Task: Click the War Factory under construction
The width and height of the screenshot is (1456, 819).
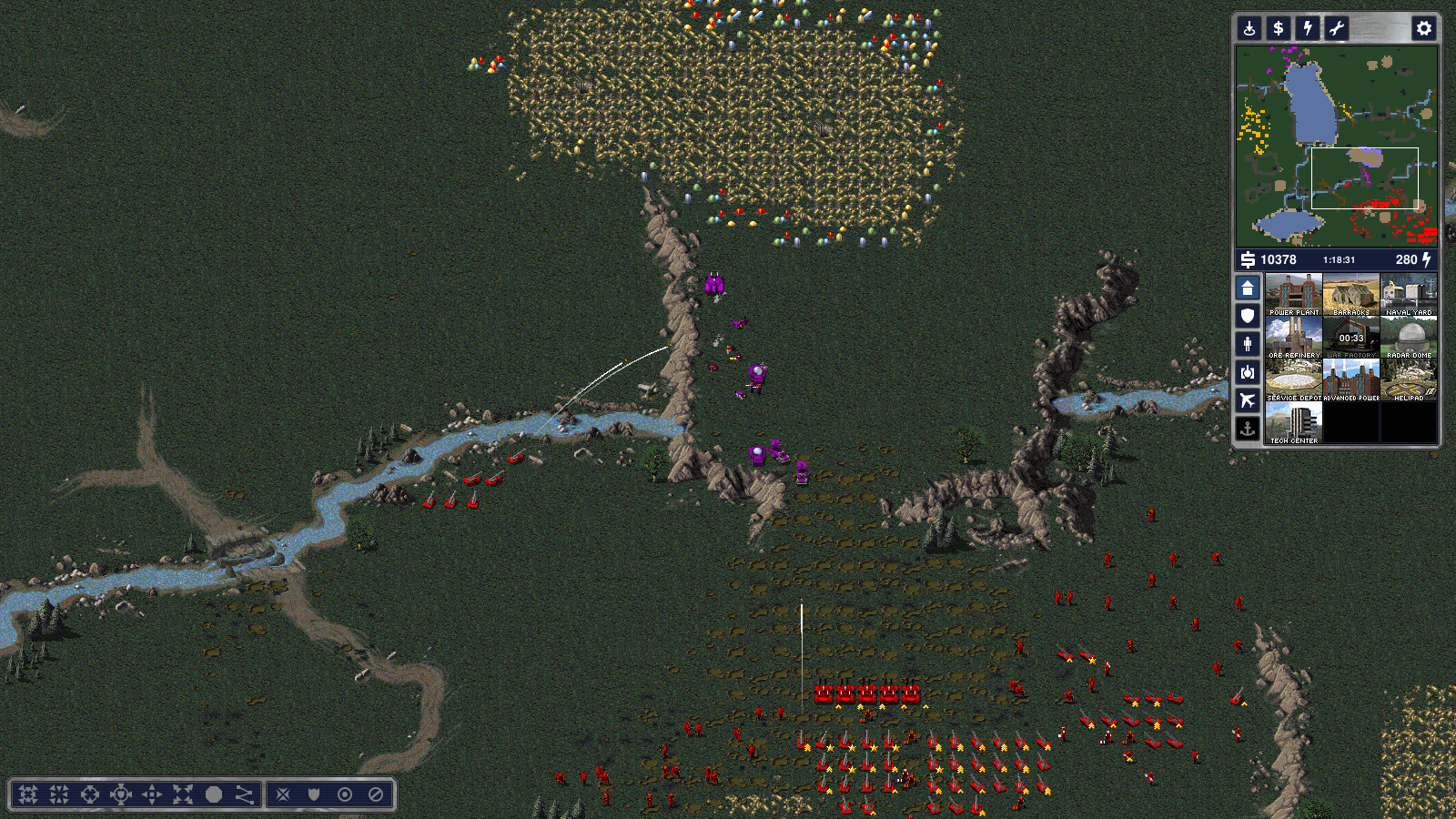Action: (x=1351, y=337)
